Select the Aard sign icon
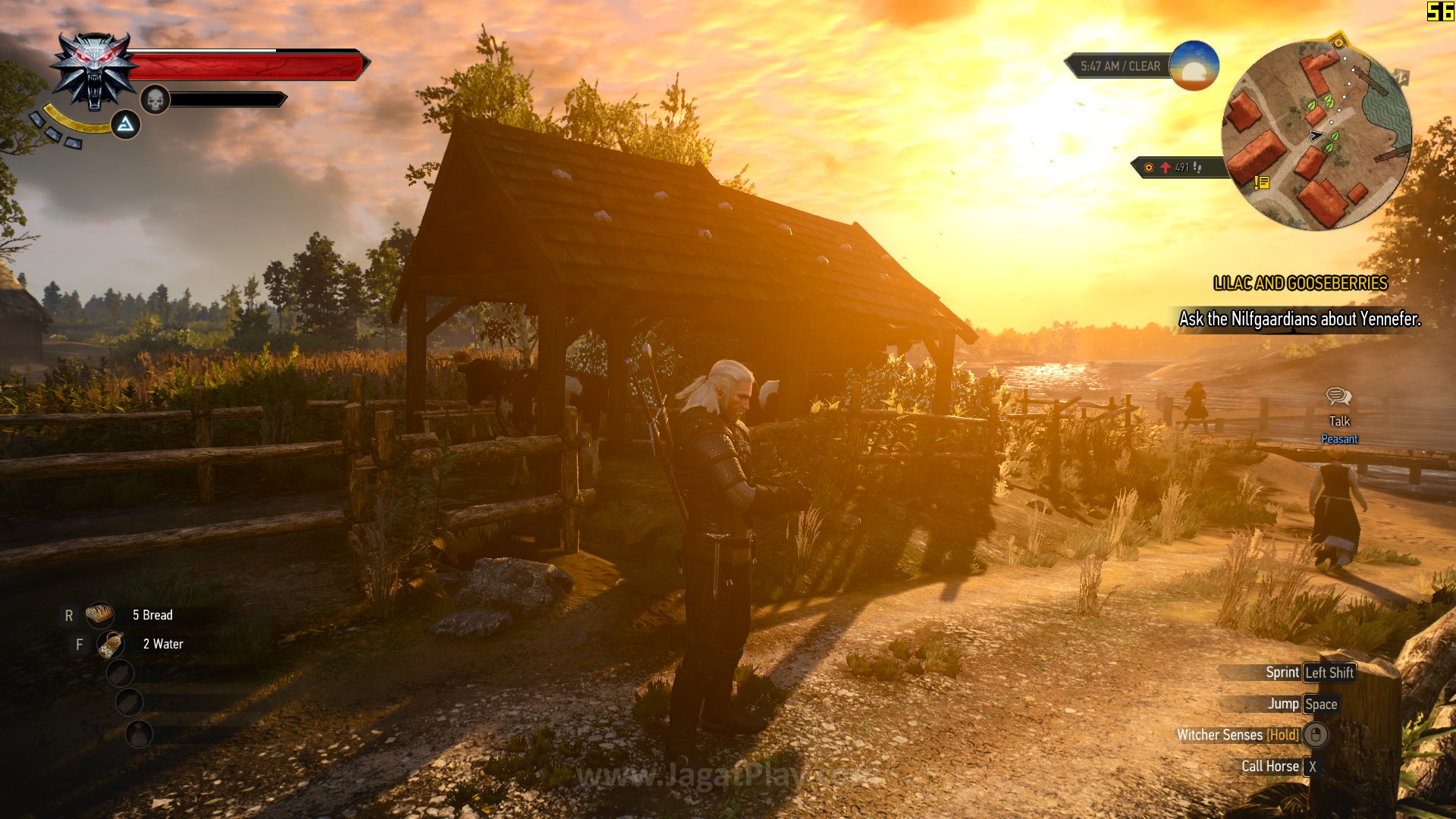1456x819 pixels. coord(126,124)
